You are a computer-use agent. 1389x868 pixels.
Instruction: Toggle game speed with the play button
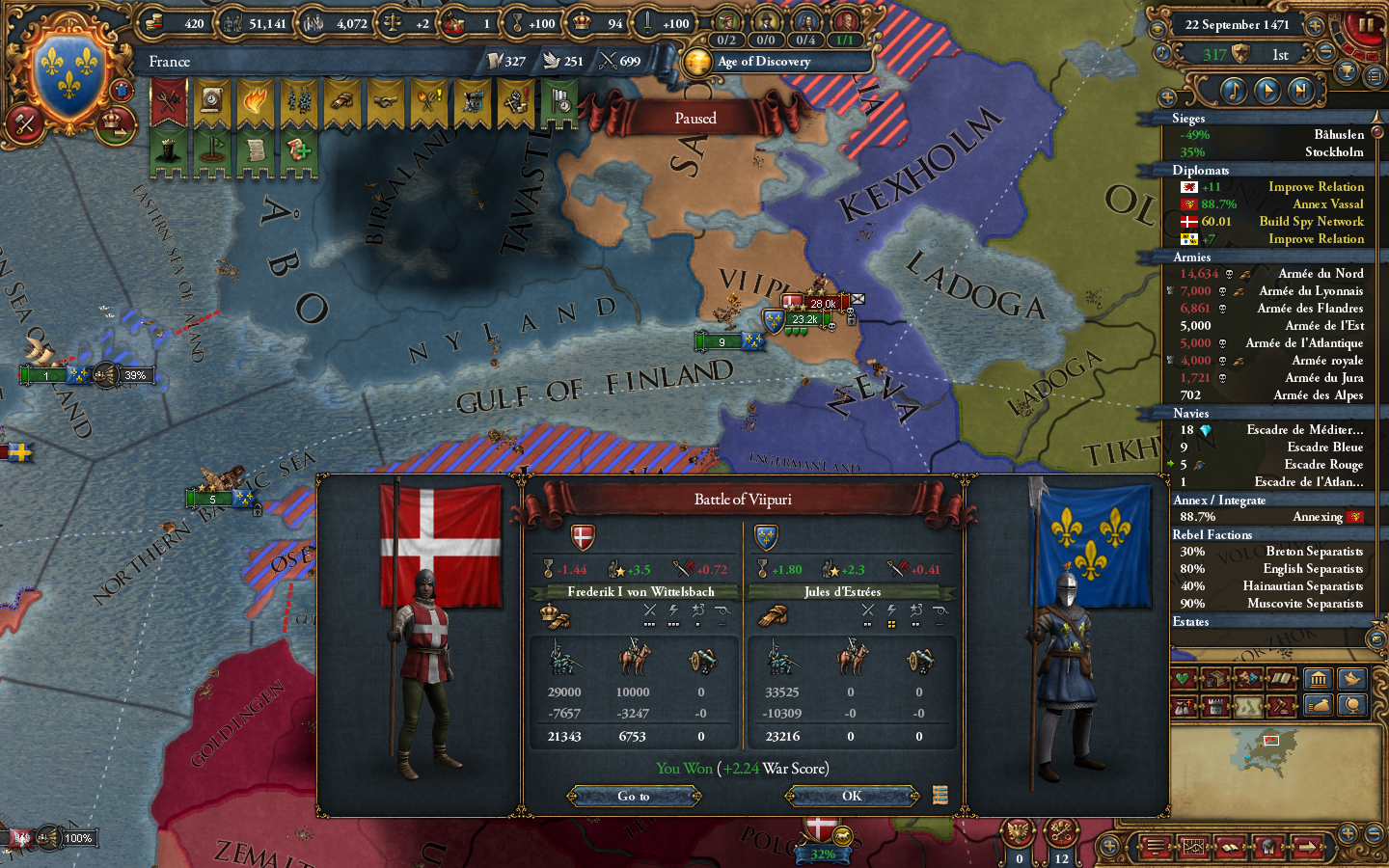tap(1268, 90)
